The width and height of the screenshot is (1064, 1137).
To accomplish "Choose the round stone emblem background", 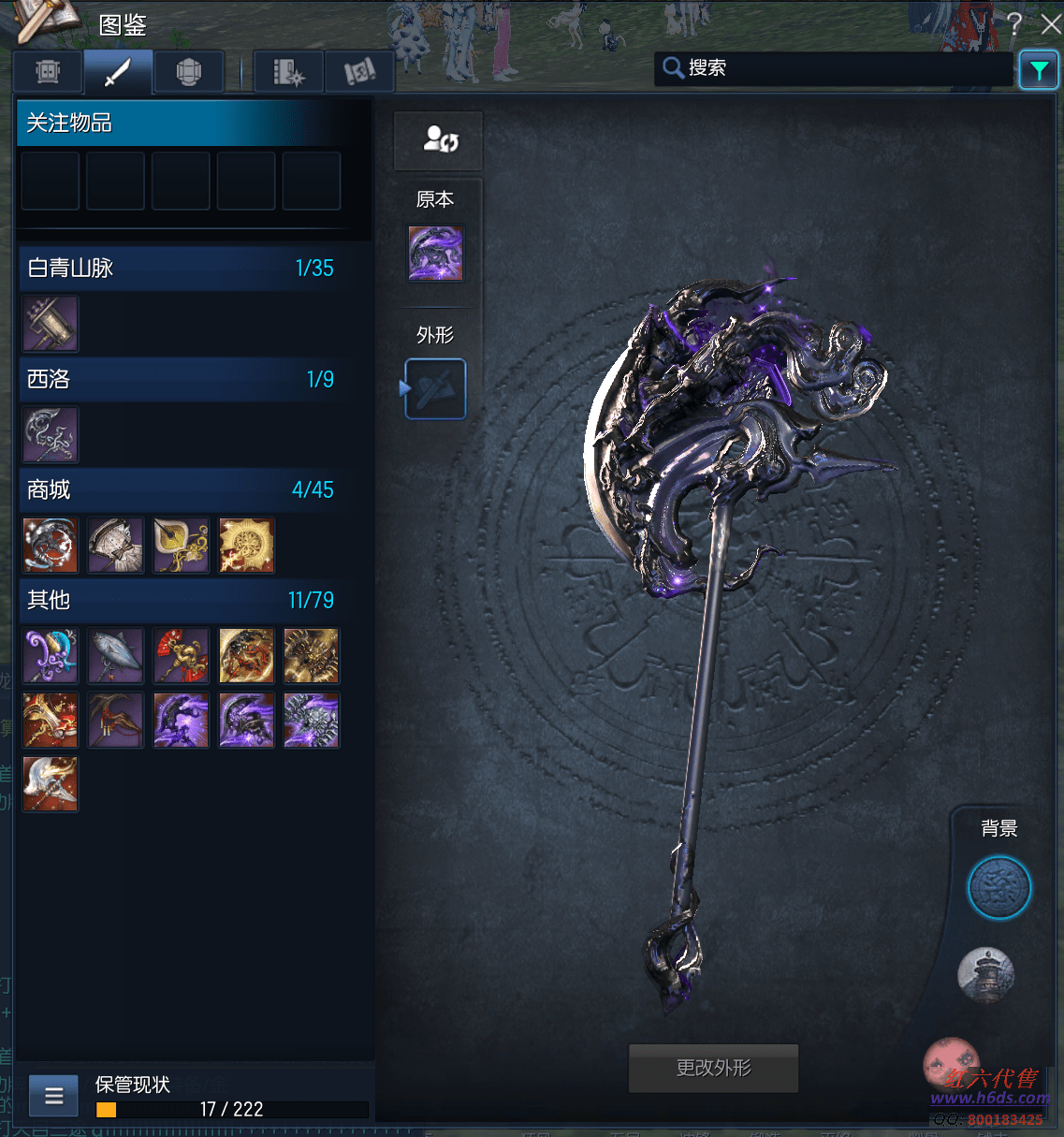I will 998,887.
